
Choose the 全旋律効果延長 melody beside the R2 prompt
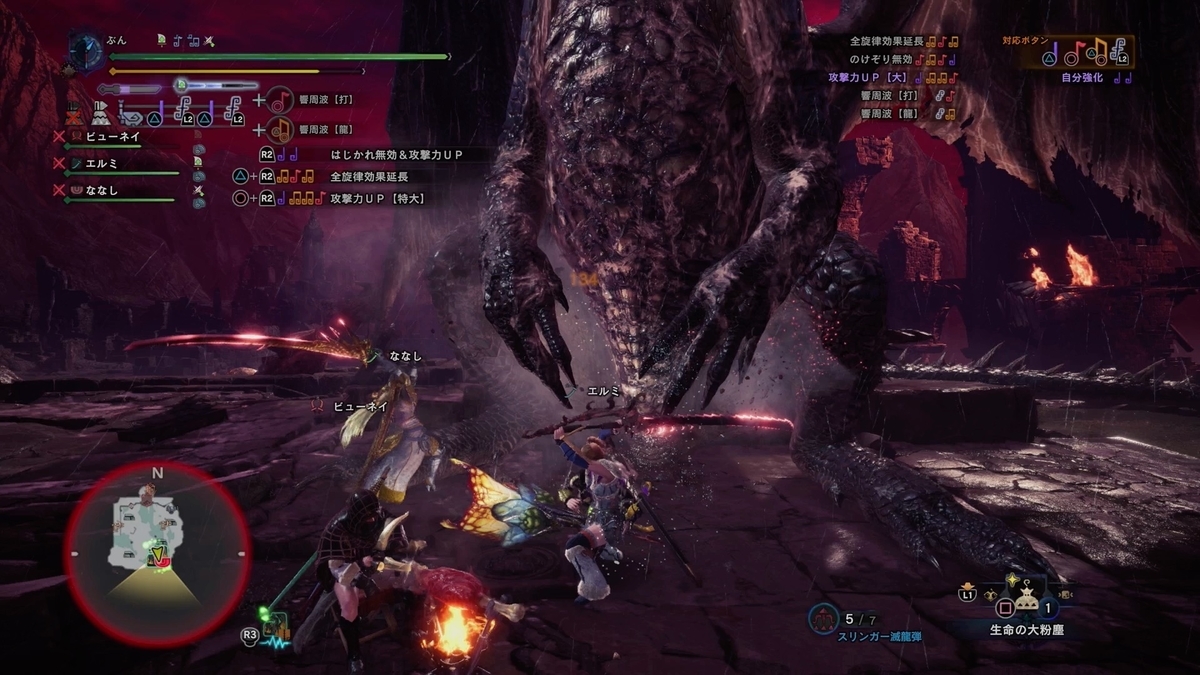(x=368, y=176)
